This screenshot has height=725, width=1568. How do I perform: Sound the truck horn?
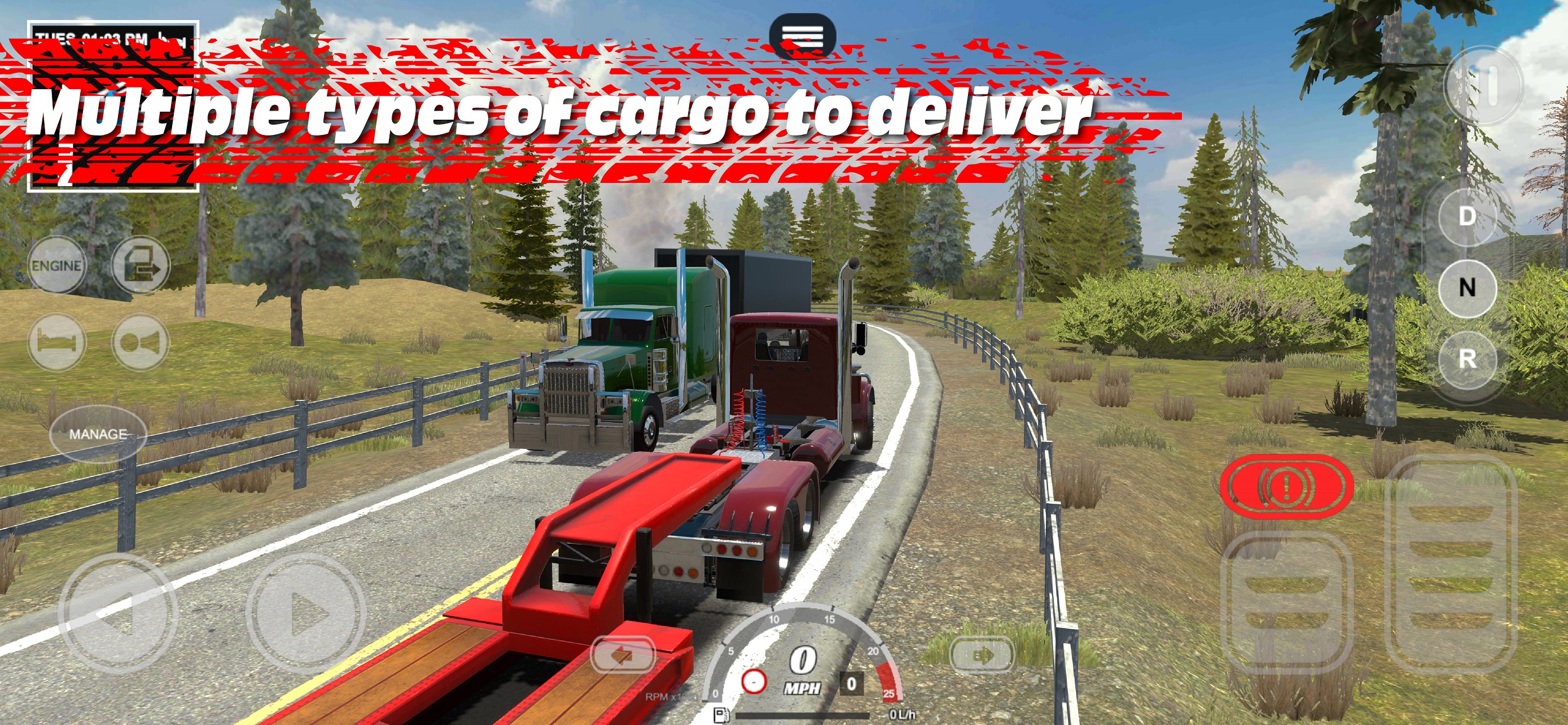point(140,342)
